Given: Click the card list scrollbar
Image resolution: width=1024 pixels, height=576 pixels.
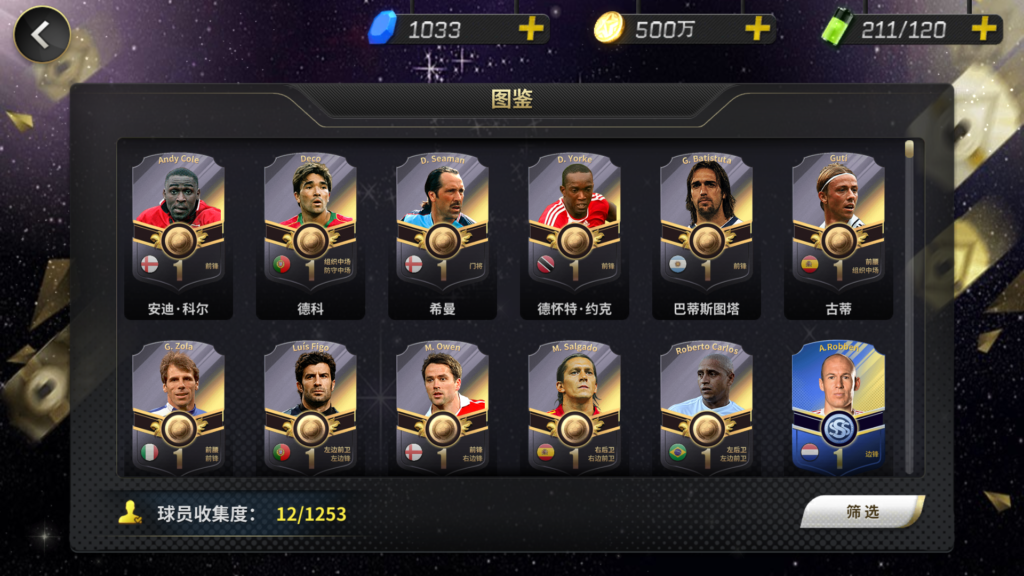Looking at the screenshot, I should (x=909, y=300).
